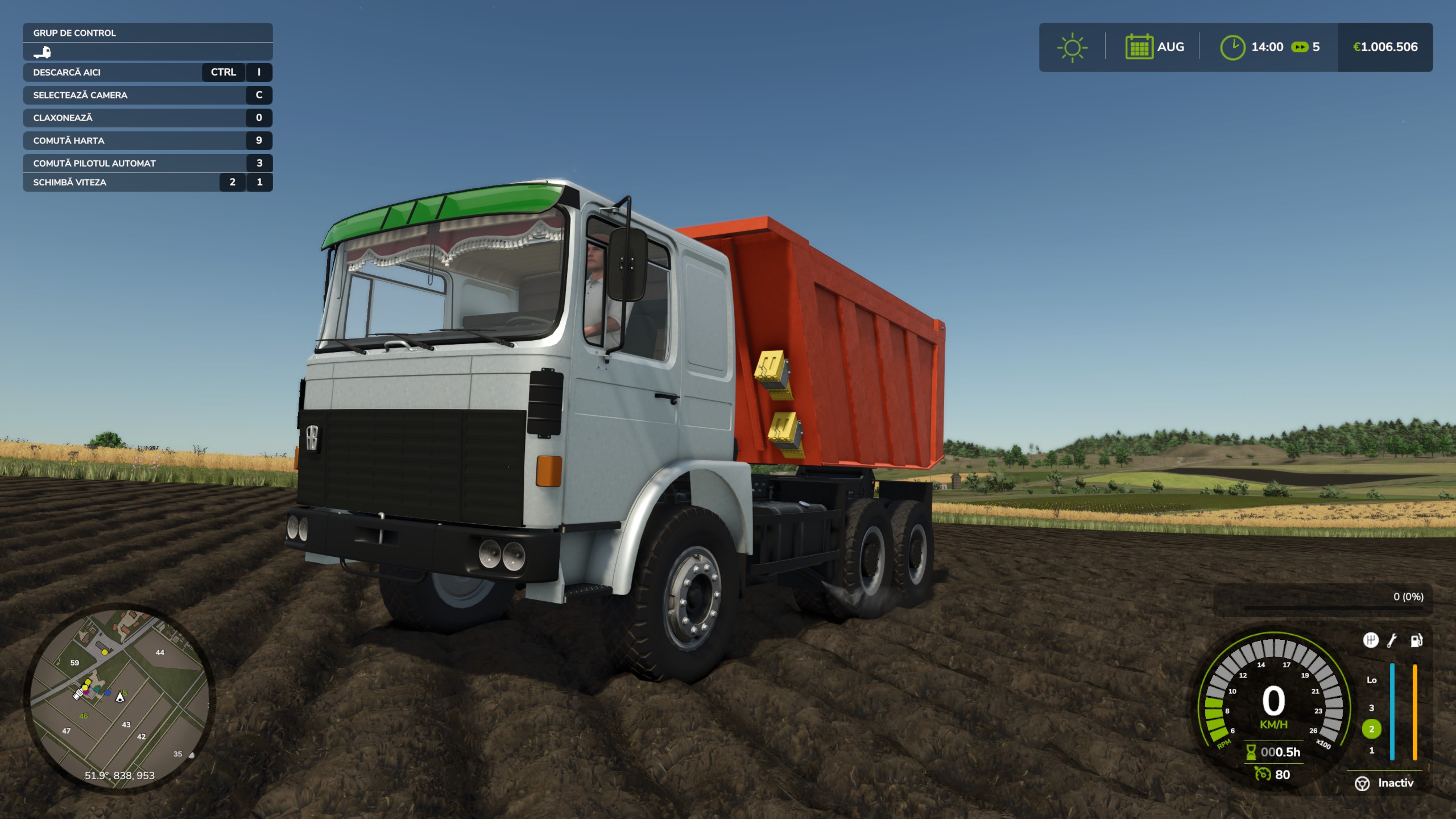Open the calendar icon showing AUG
Viewport: 1456px width, 819px height.
[1139, 47]
